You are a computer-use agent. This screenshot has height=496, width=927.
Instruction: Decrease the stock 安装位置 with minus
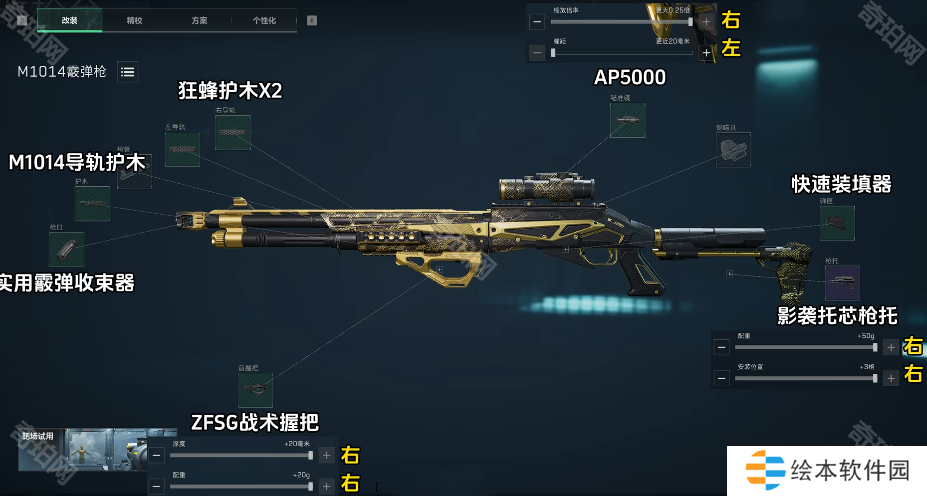[x=721, y=379]
